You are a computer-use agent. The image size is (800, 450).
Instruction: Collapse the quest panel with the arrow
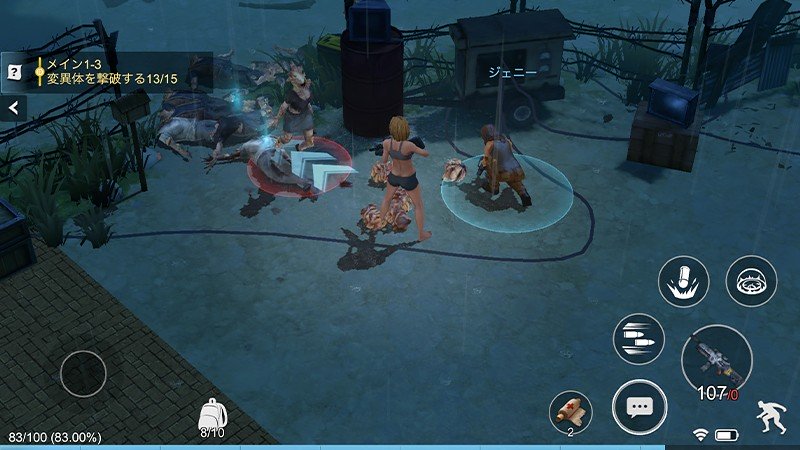[x=13, y=106]
